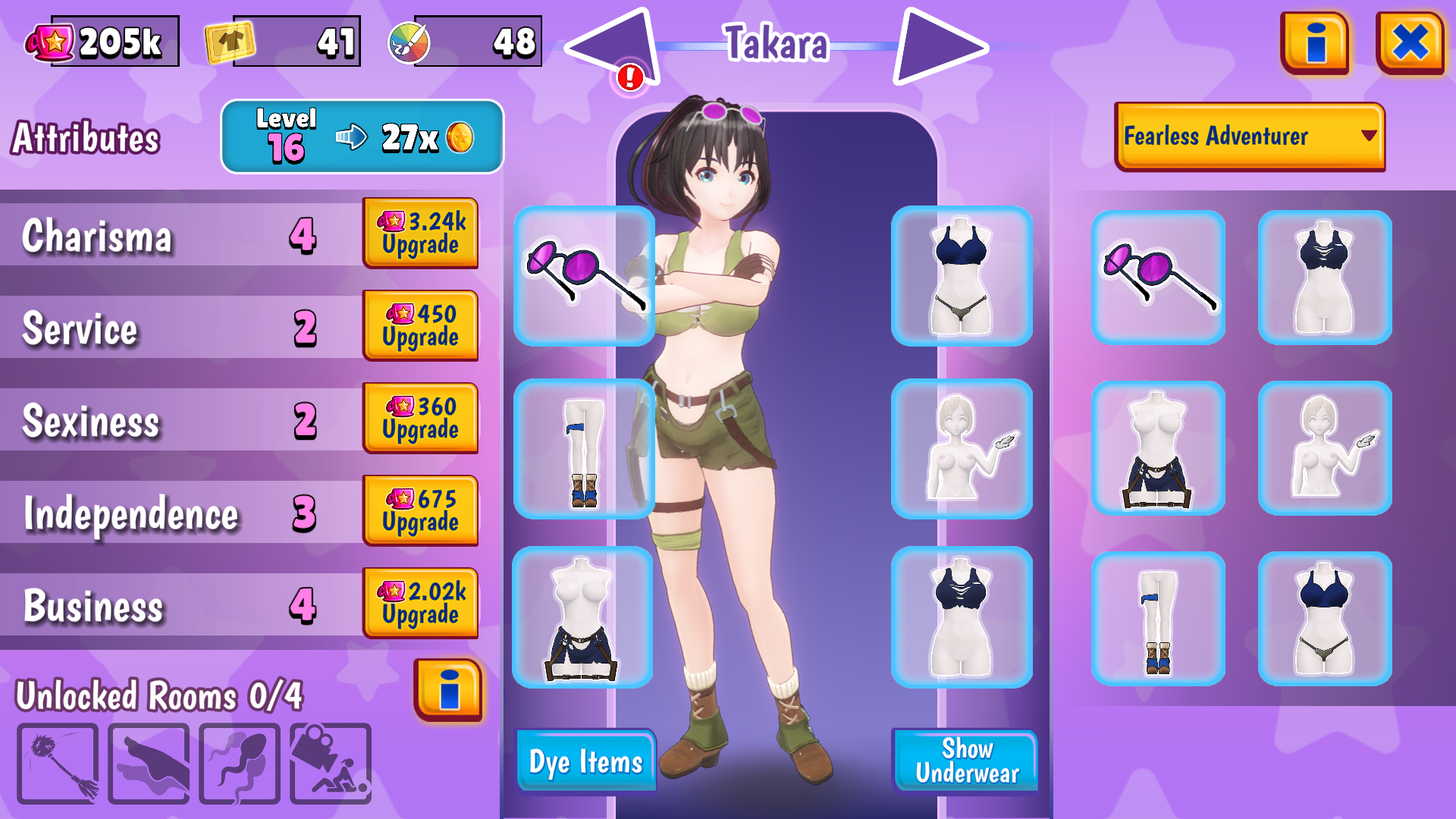Open the Dye Items menu

[x=585, y=761]
